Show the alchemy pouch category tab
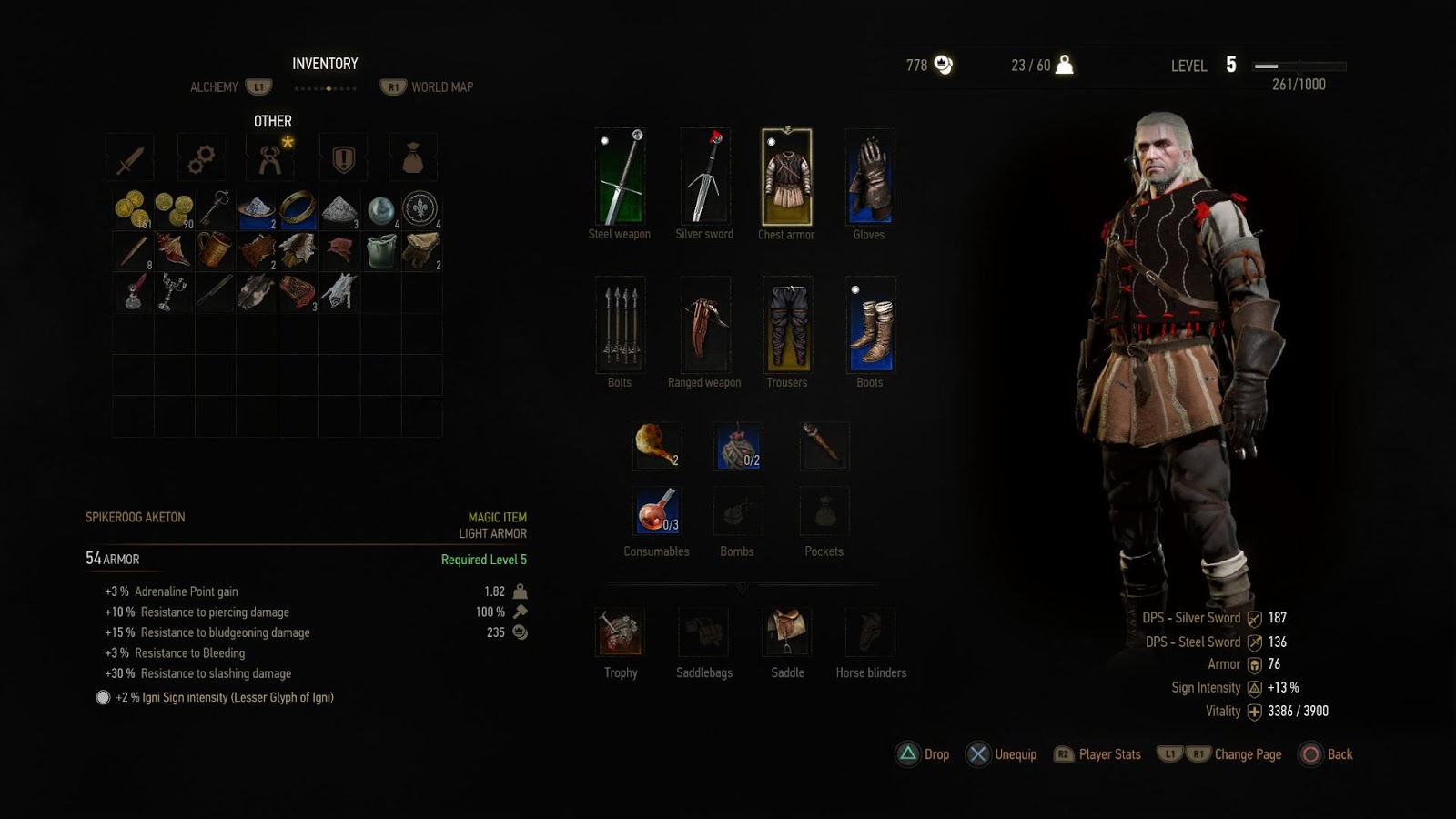The width and height of the screenshot is (1456, 819). click(x=413, y=158)
